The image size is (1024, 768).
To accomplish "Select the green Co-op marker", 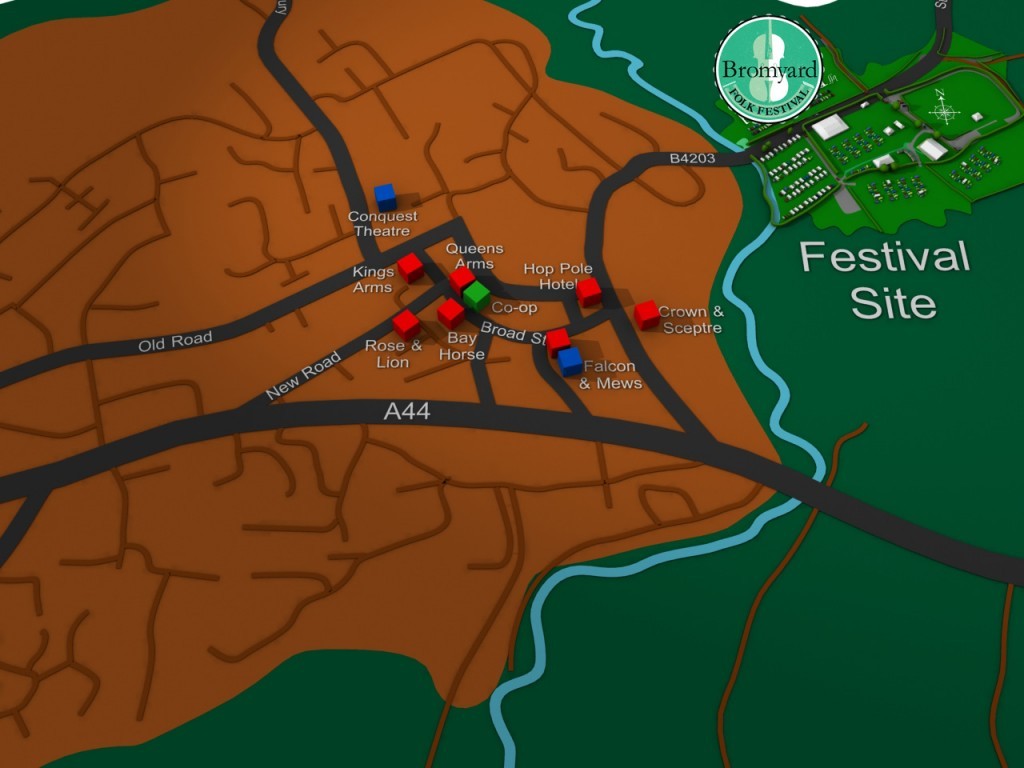I will tap(476, 295).
